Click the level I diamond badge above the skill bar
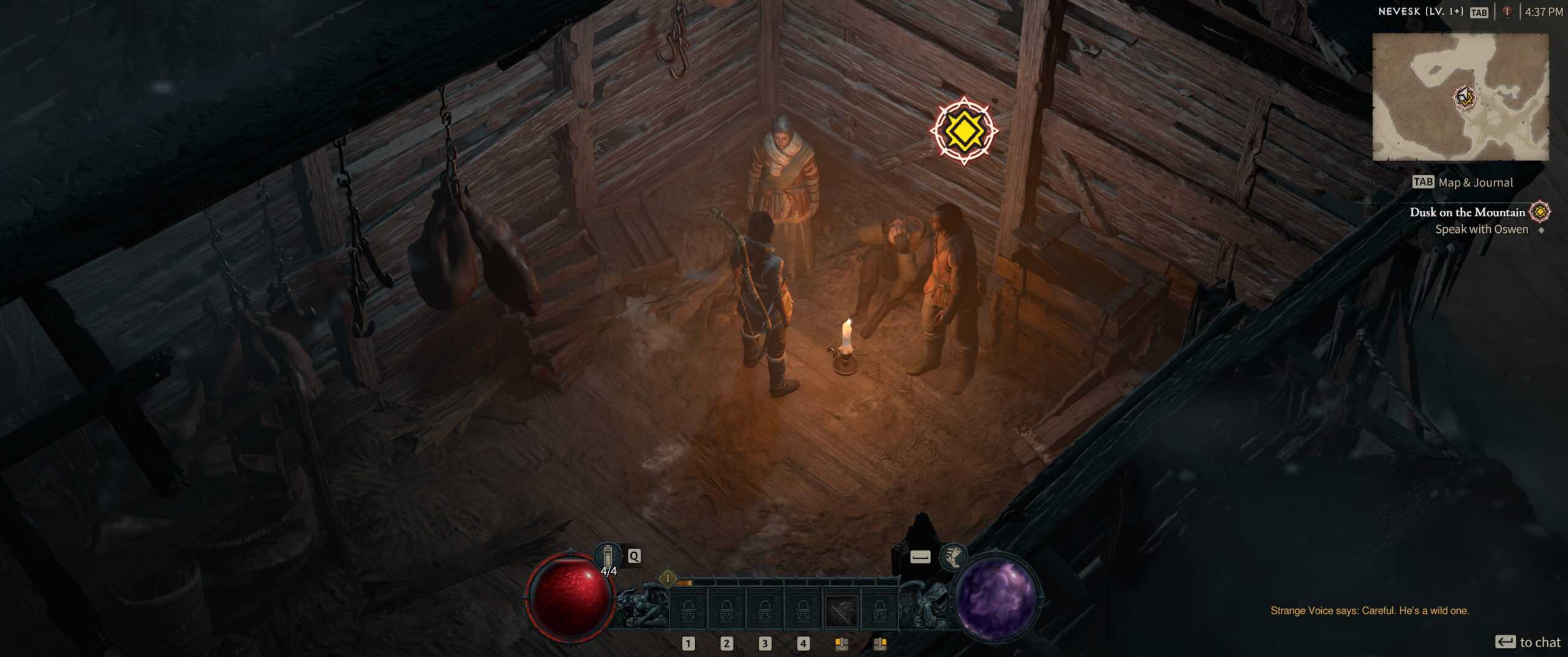1568x657 pixels. (x=667, y=579)
